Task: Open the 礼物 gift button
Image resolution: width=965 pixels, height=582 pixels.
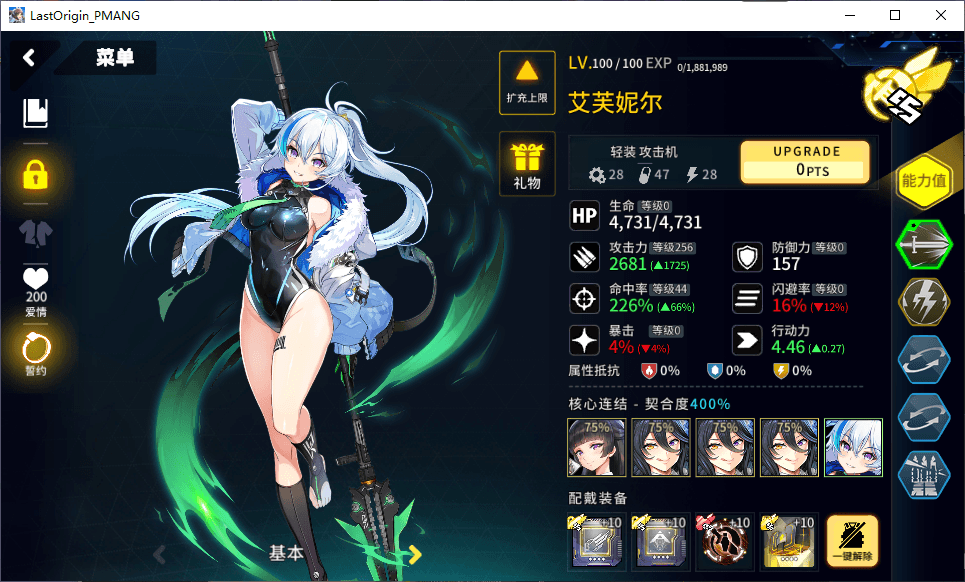Action: coord(527,162)
